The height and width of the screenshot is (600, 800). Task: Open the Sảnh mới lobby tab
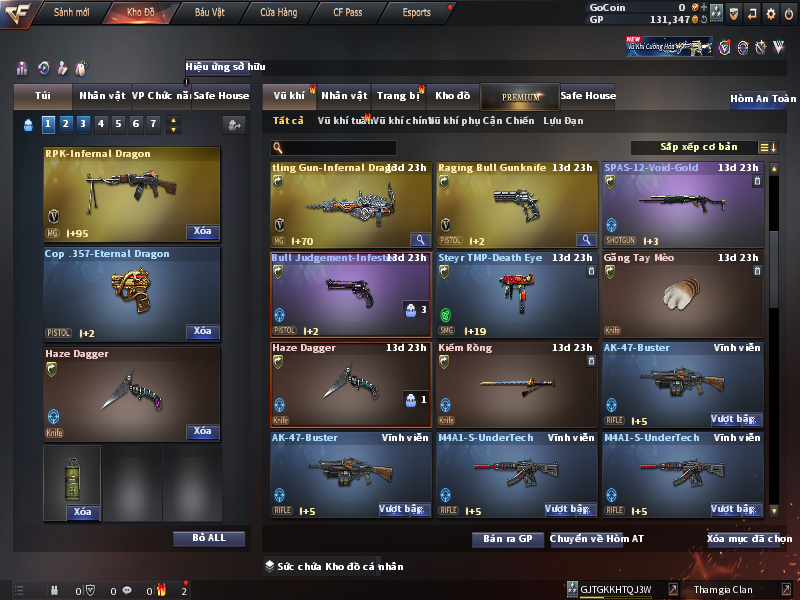pos(71,13)
